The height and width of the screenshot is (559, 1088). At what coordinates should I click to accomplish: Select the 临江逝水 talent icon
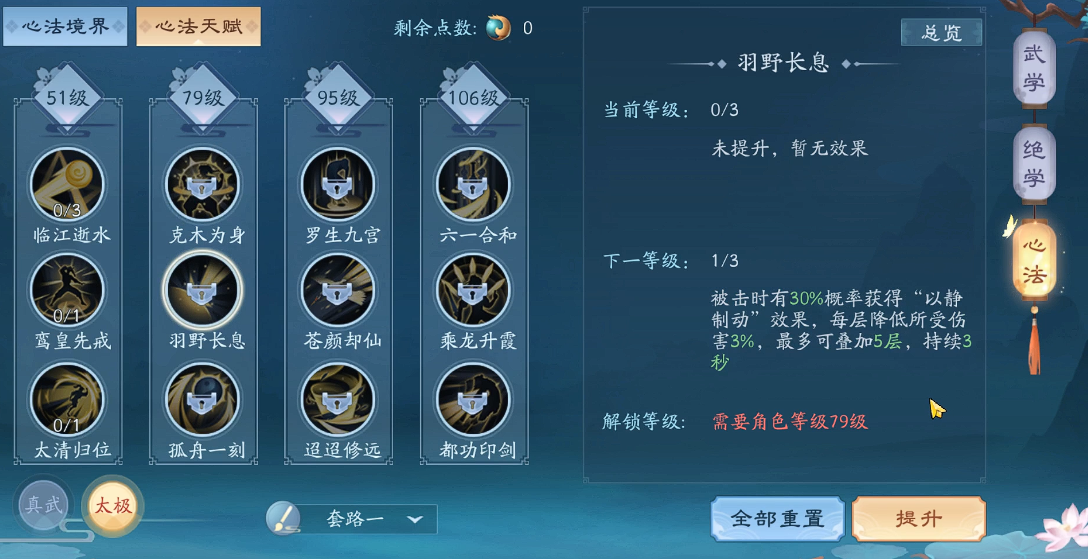click(67, 185)
